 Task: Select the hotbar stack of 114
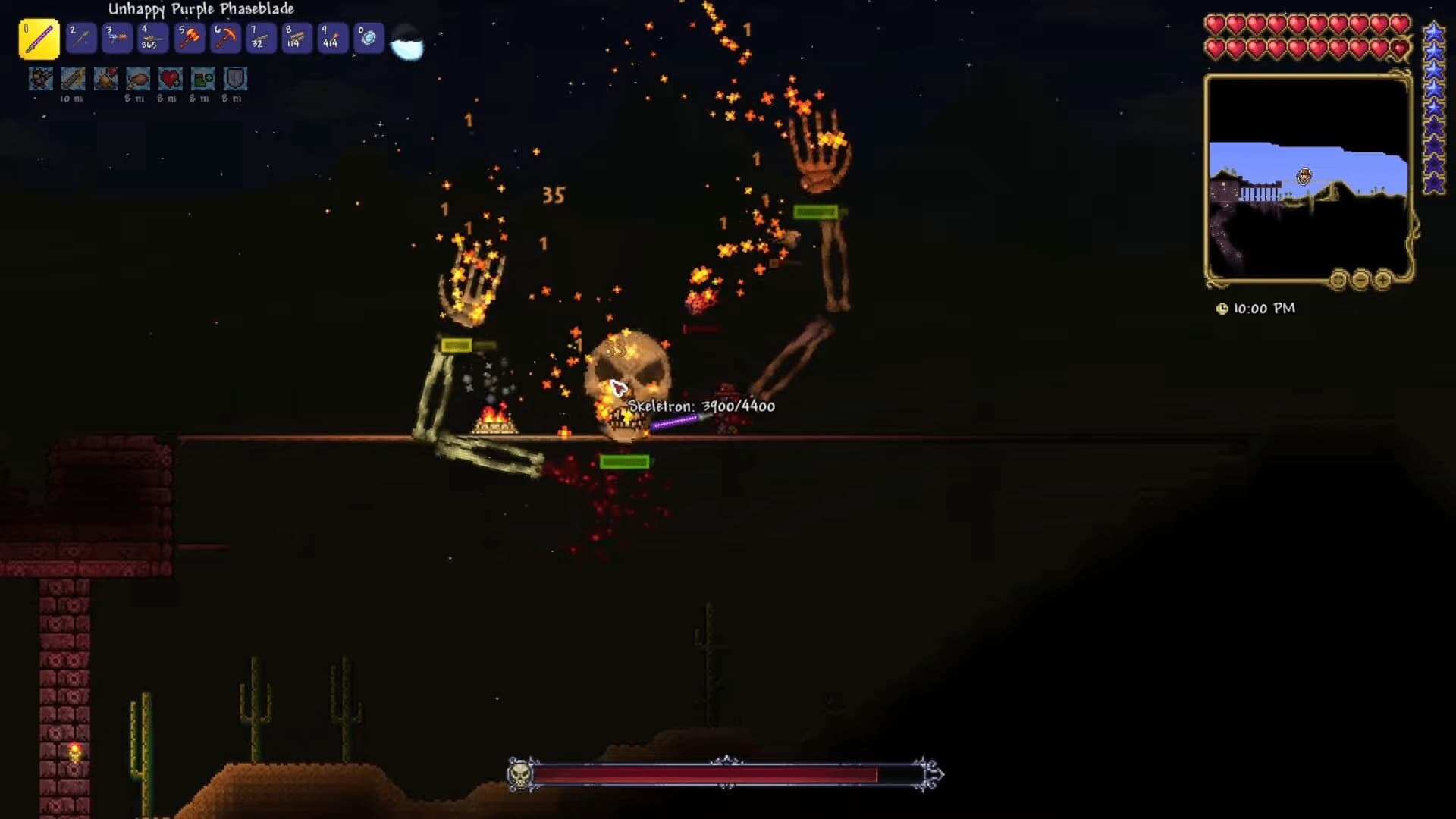tap(297, 38)
